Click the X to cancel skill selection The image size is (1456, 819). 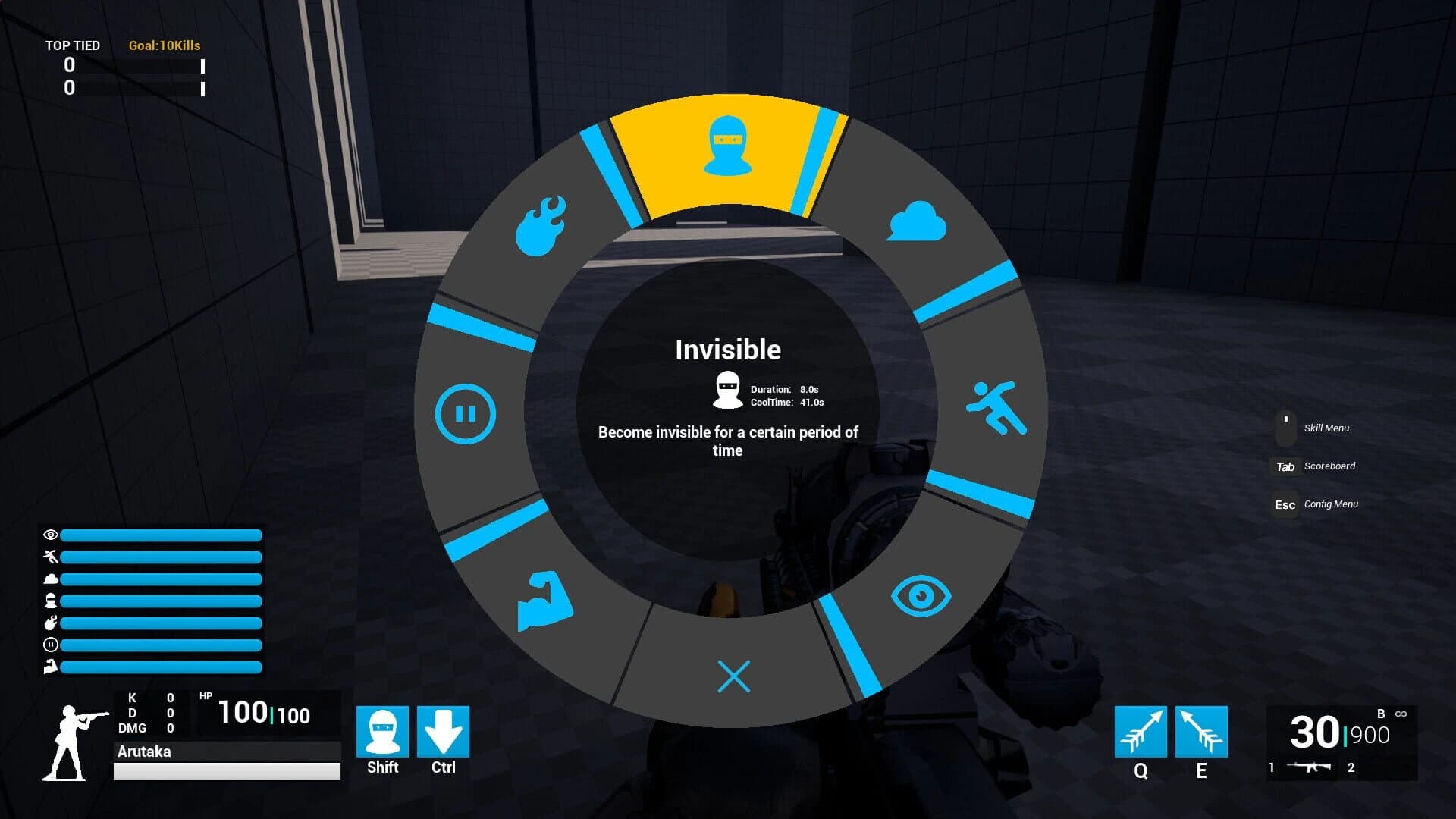pos(732,675)
